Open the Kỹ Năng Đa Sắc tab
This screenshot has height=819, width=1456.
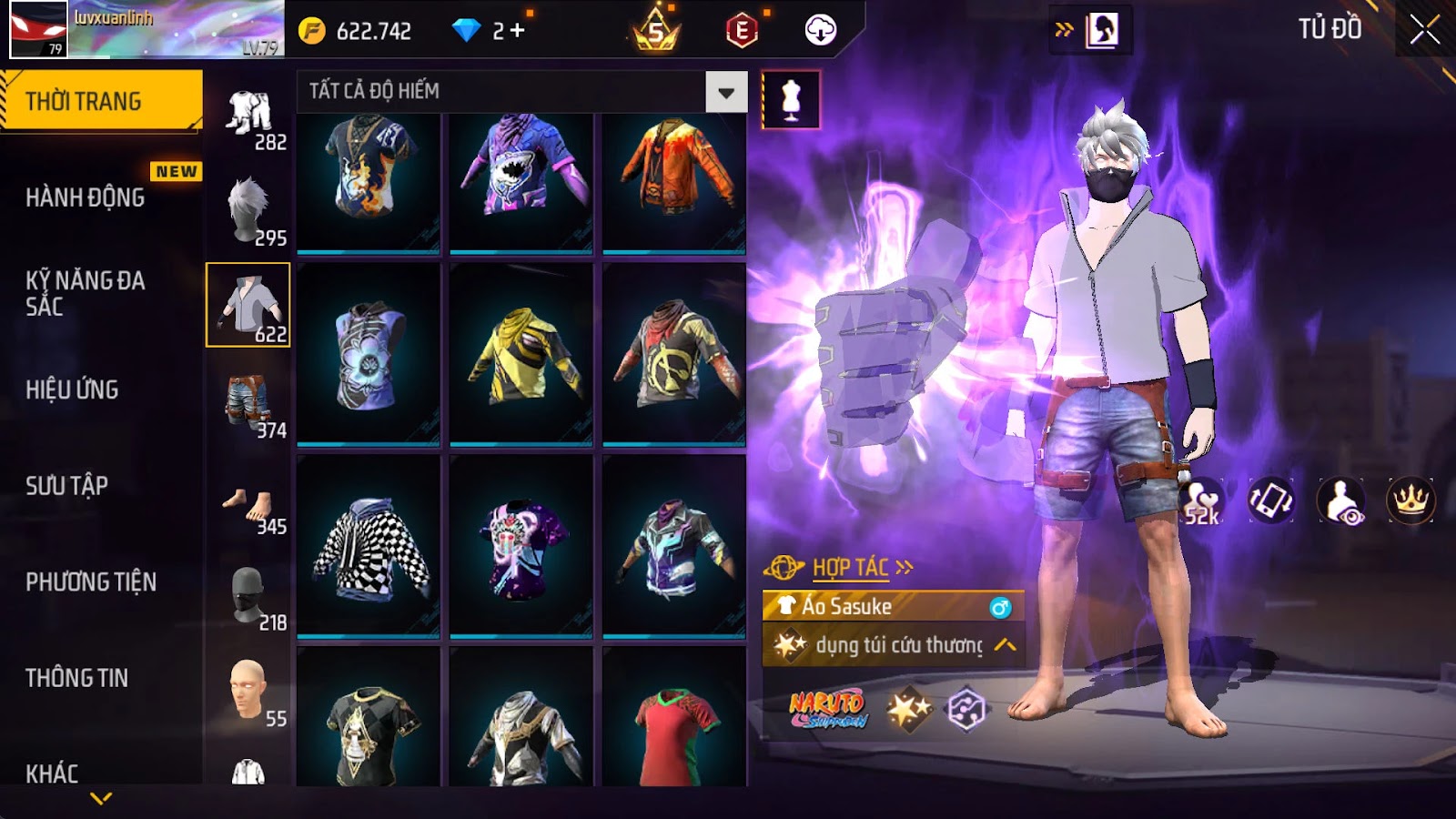click(85, 293)
